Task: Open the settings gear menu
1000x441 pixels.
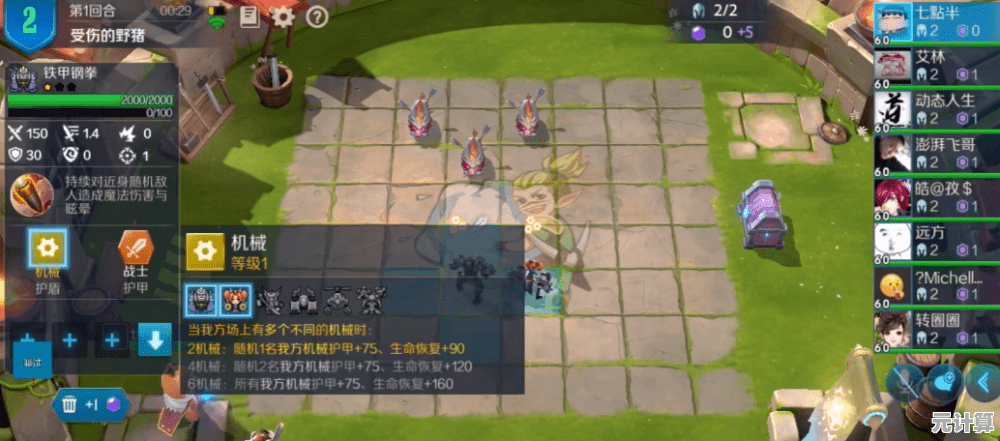Action: pyautogui.click(x=284, y=16)
